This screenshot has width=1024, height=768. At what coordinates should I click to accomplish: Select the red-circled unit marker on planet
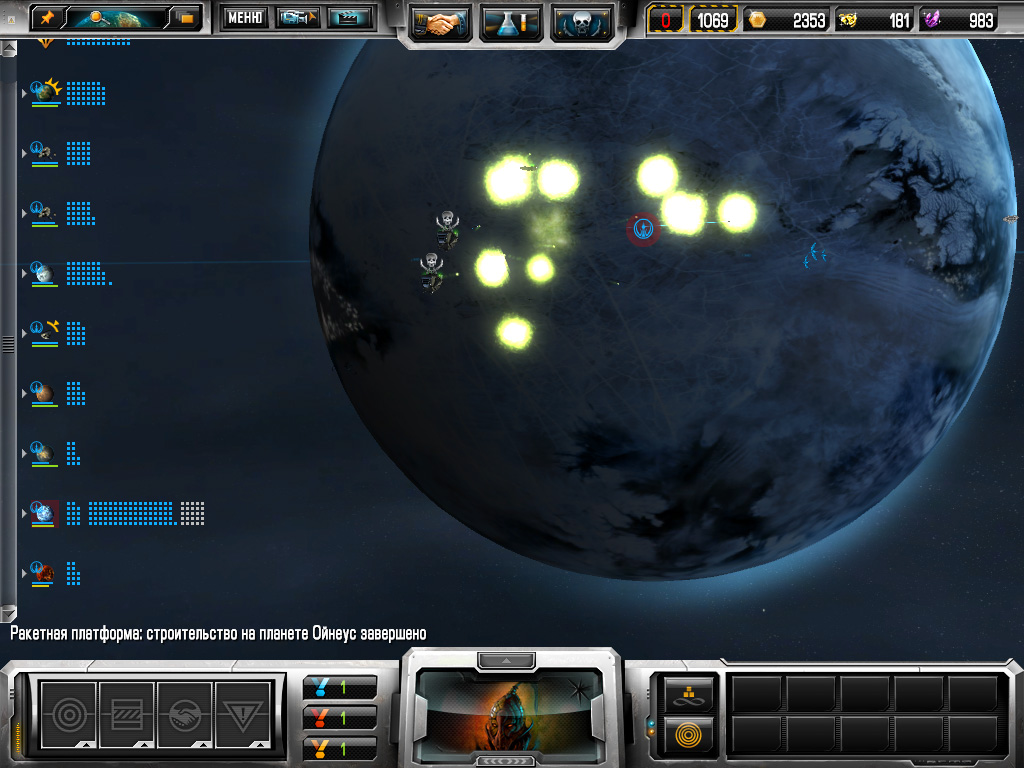pos(643,229)
